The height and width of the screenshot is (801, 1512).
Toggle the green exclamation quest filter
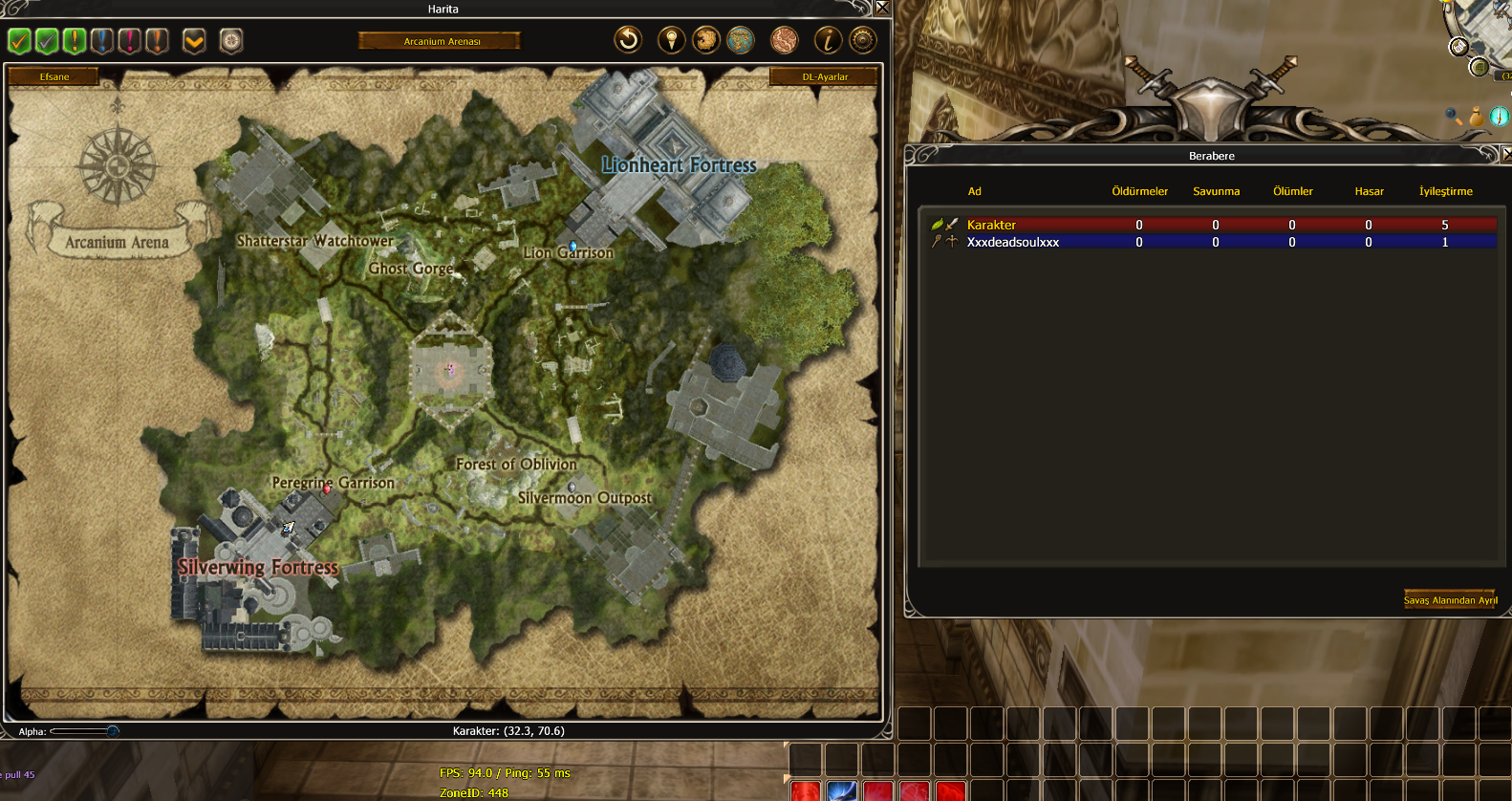pos(74,41)
